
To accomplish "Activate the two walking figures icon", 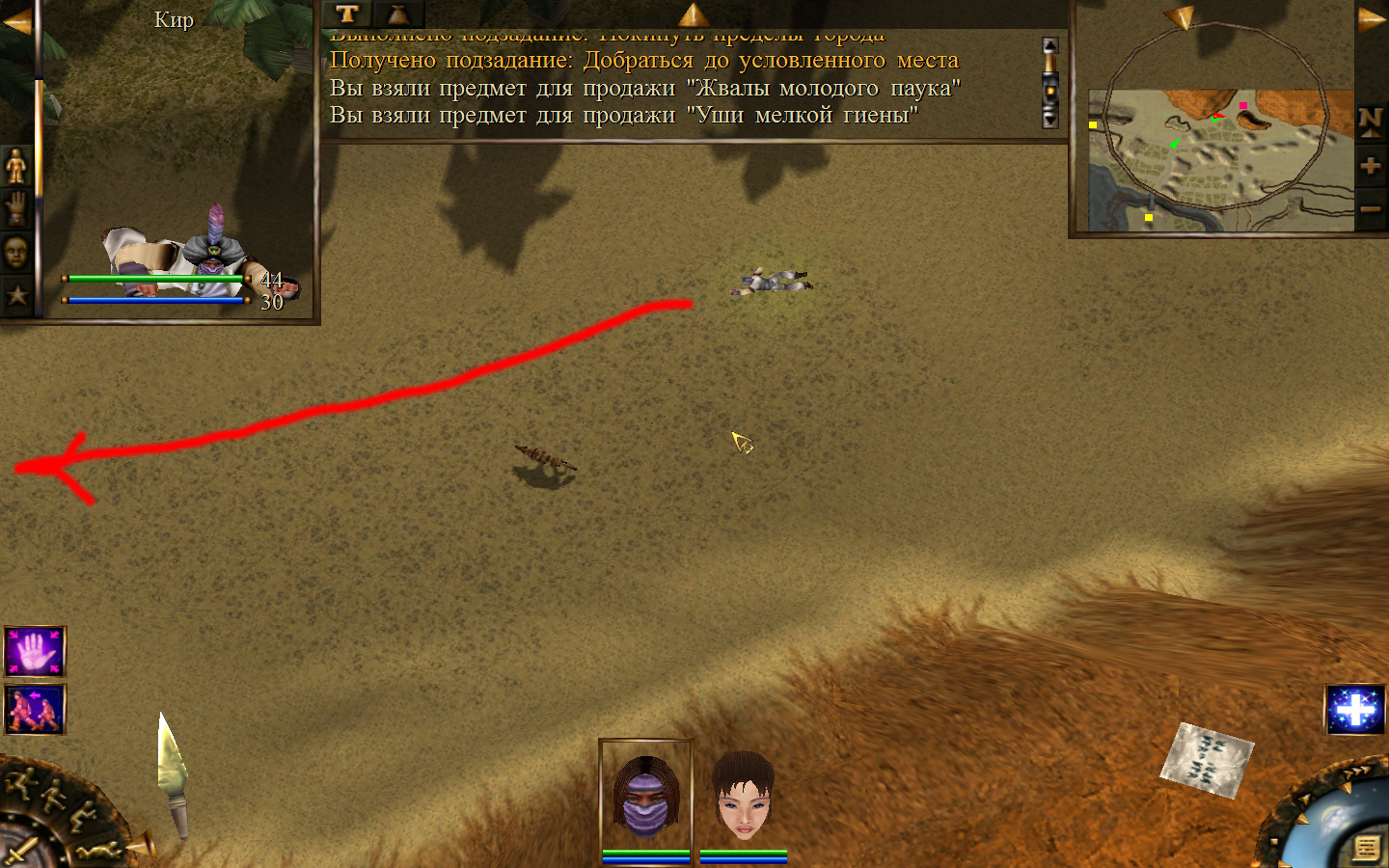I will pos(35,710).
